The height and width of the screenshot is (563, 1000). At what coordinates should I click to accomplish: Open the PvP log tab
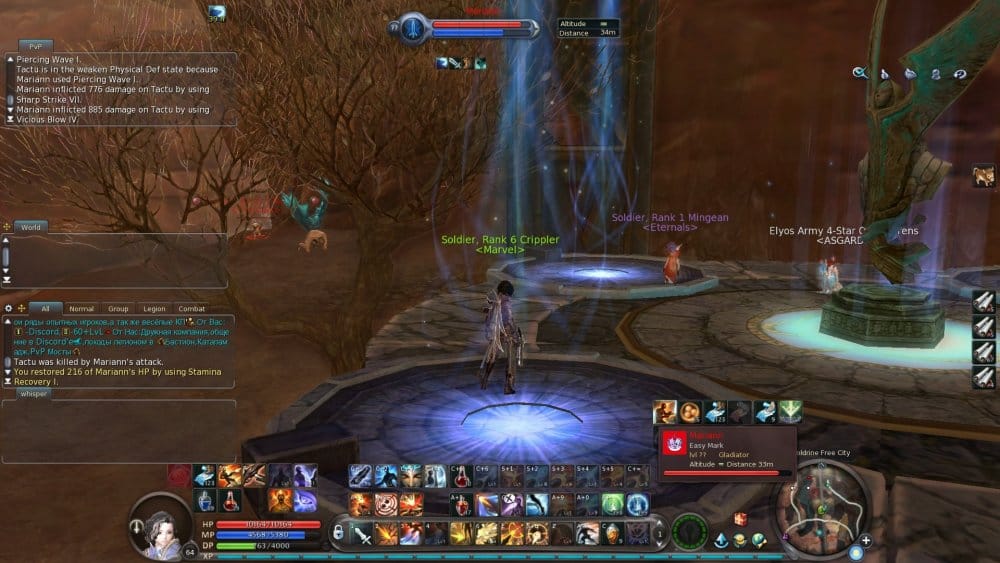tap(34, 45)
